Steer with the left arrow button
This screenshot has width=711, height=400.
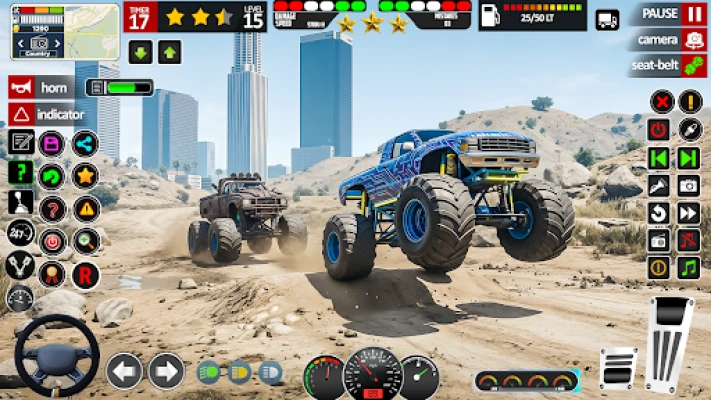click(125, 371)
